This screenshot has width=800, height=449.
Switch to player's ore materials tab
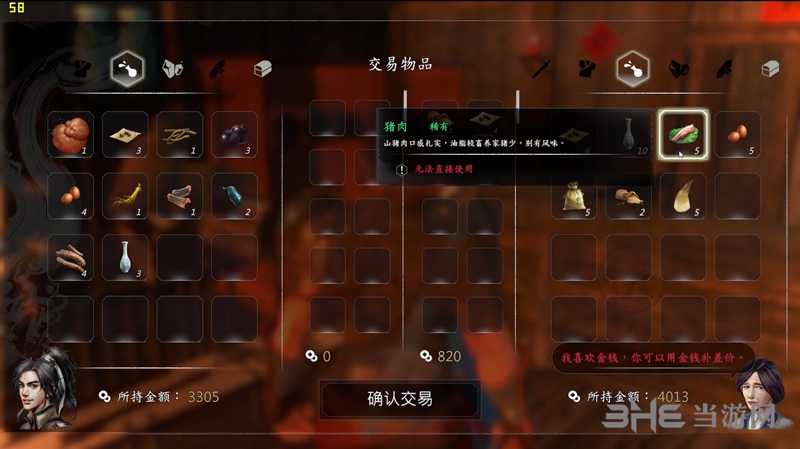tap(173, 68)
